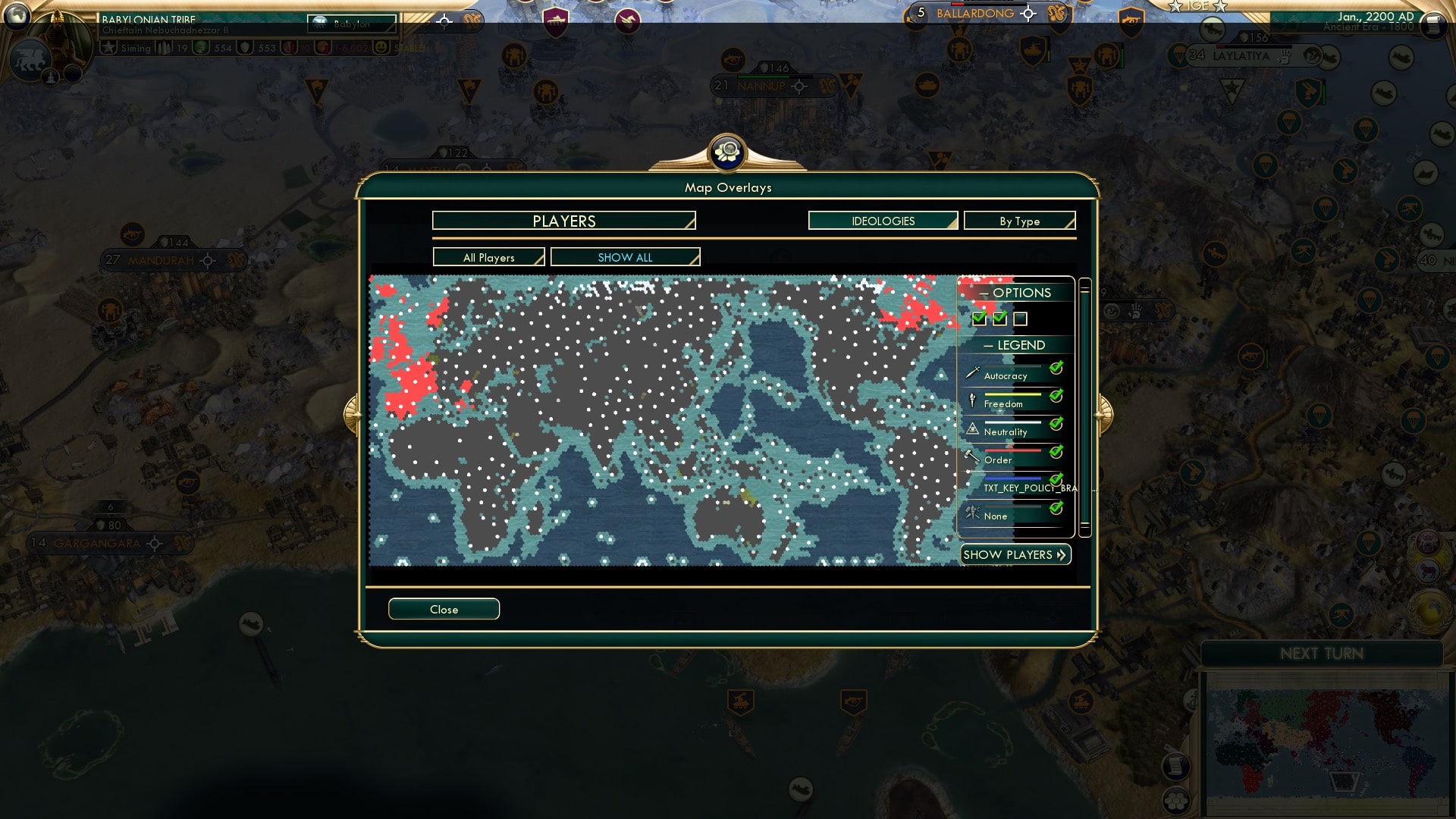Expand the SHOW ALL dropdown
Screen dimensions: 1456x819
625,256
